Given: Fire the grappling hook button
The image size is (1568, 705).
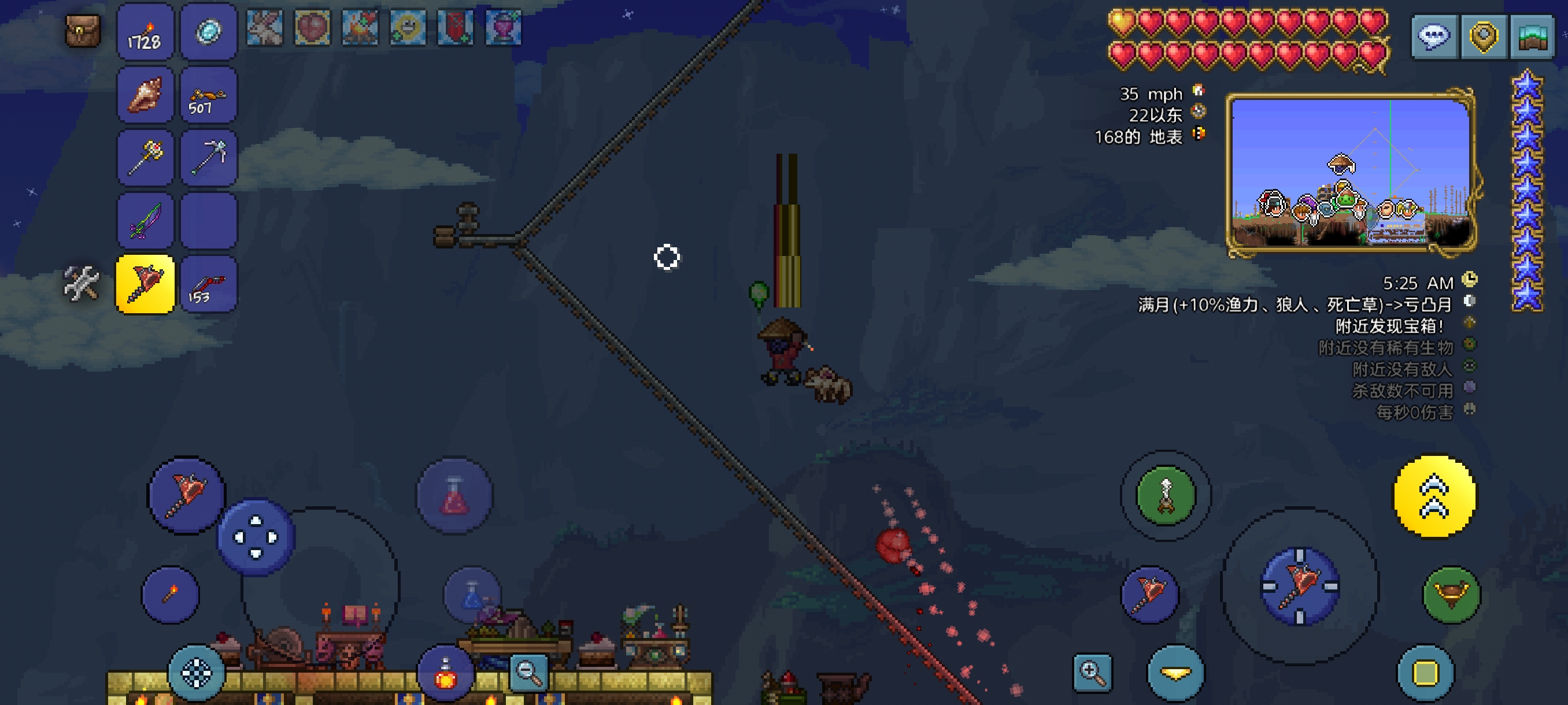Looking at the screenshot, I should (x=1166, y=495).
